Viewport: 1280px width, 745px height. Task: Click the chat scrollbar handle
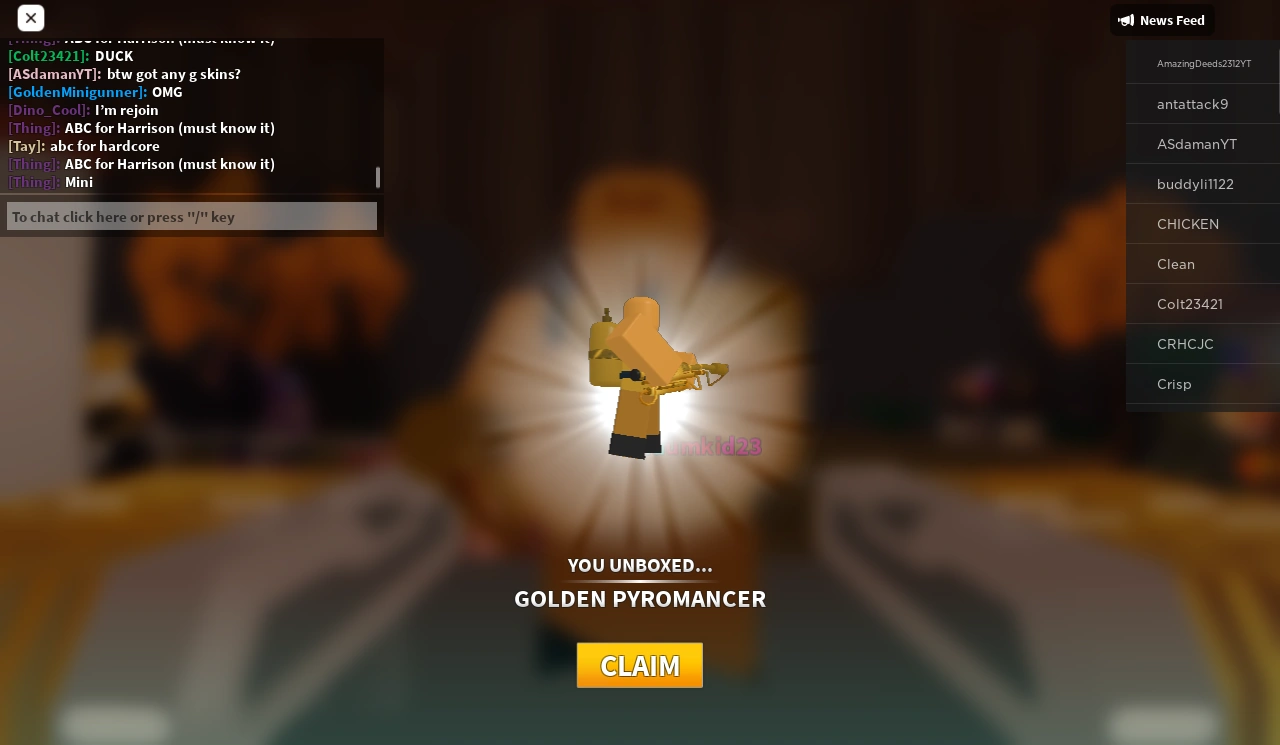pyautogui.click(x=378, y=177)
